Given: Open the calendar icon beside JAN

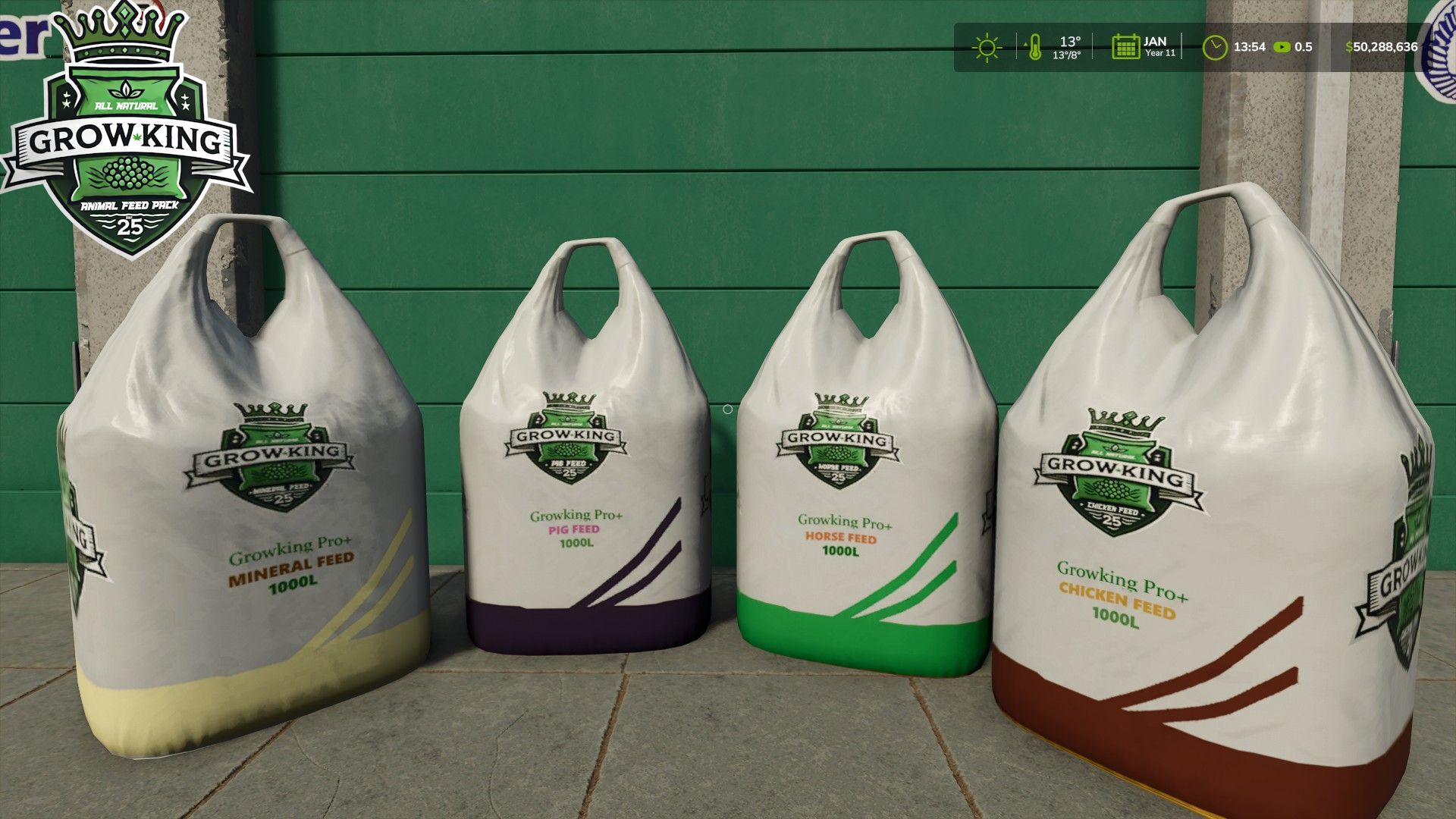Looking at the screenshot, I should 1125,47.
